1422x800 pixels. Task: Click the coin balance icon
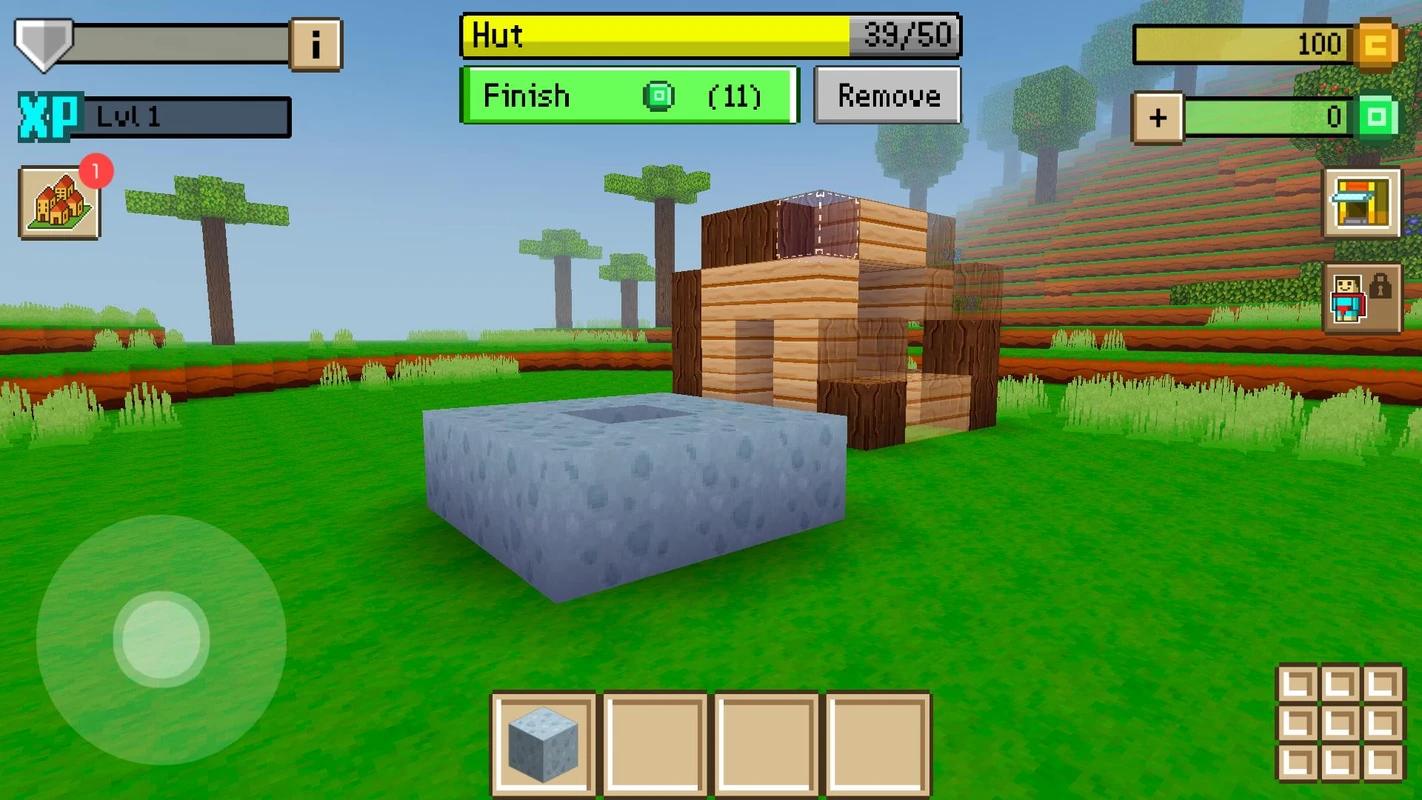(1374, 43)
